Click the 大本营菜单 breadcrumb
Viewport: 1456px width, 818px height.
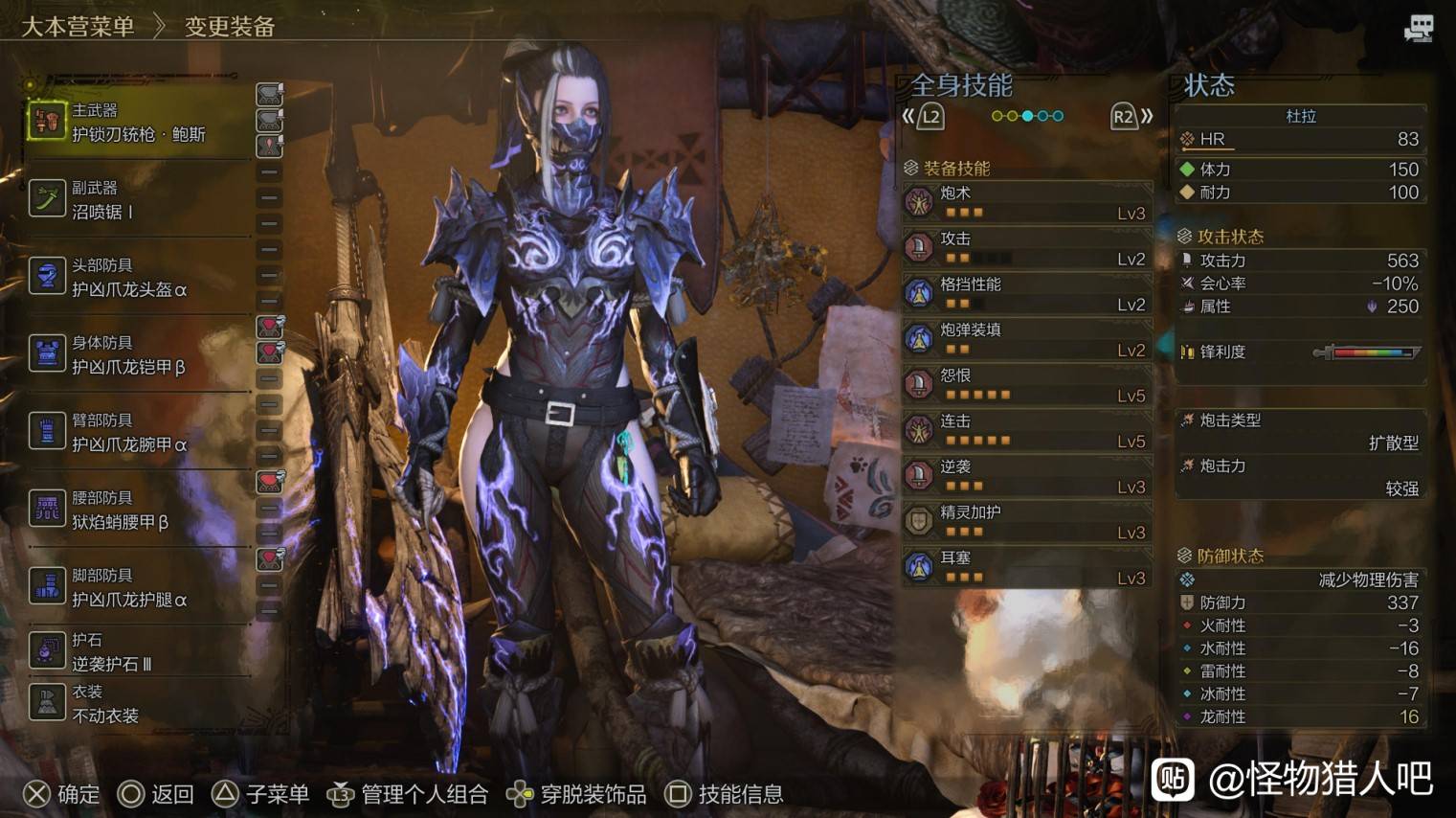(x=78, y=27)
